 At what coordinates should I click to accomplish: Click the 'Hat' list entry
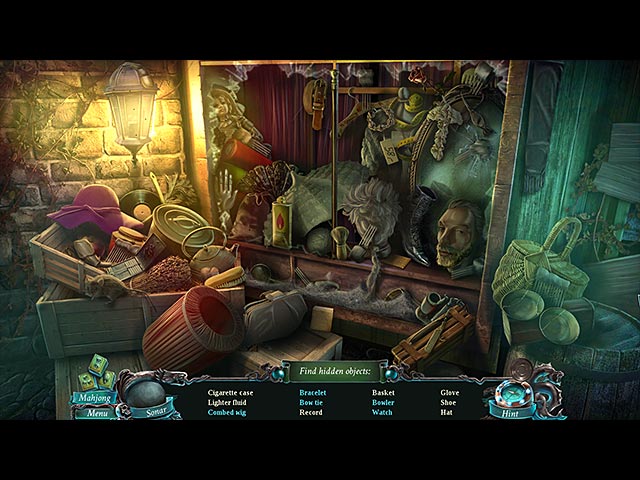[x=447, y=412]
